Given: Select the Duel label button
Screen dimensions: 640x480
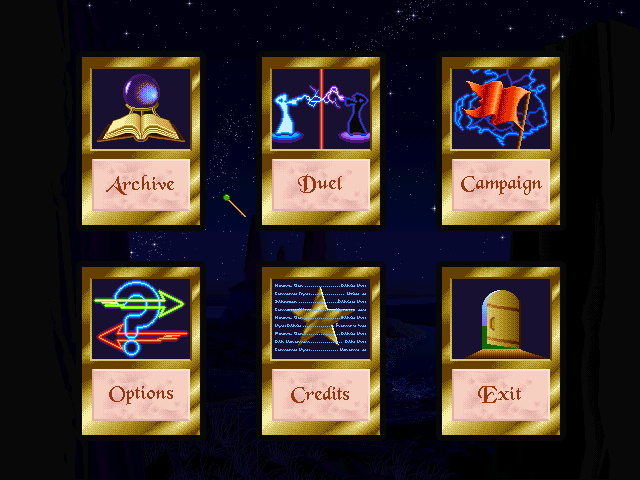Looking at the screenshot, I should (320, 184).
